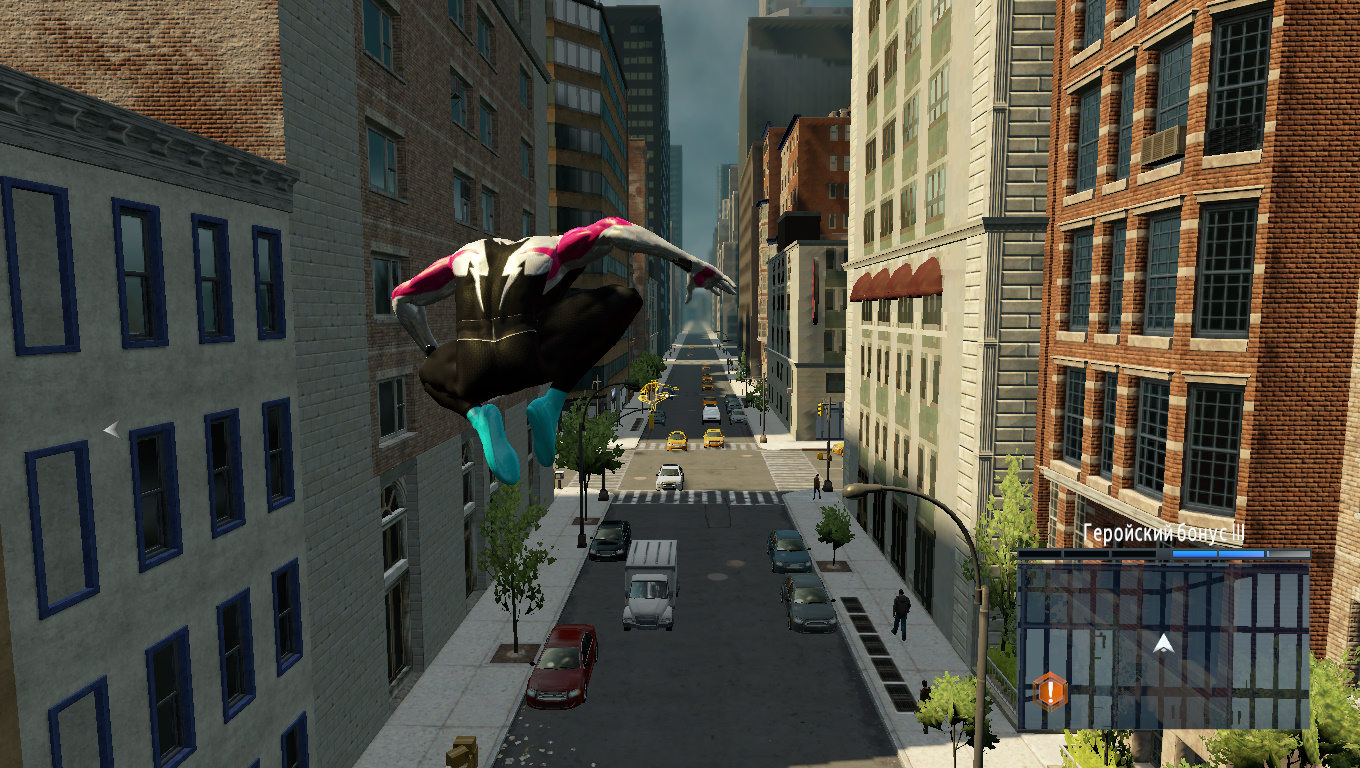Select the player arrow indicator on the minimap
Viewport: 1360px width, 768px height.
(x=1162, y=643)
